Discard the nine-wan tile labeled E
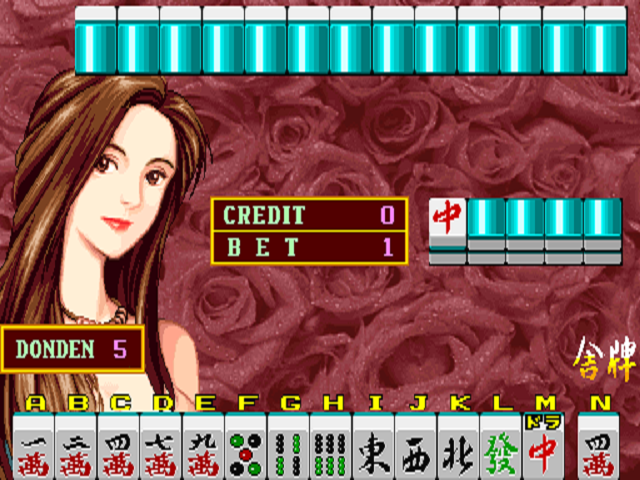The width and height of the screenshot is (640, 480). click(204, 448)
